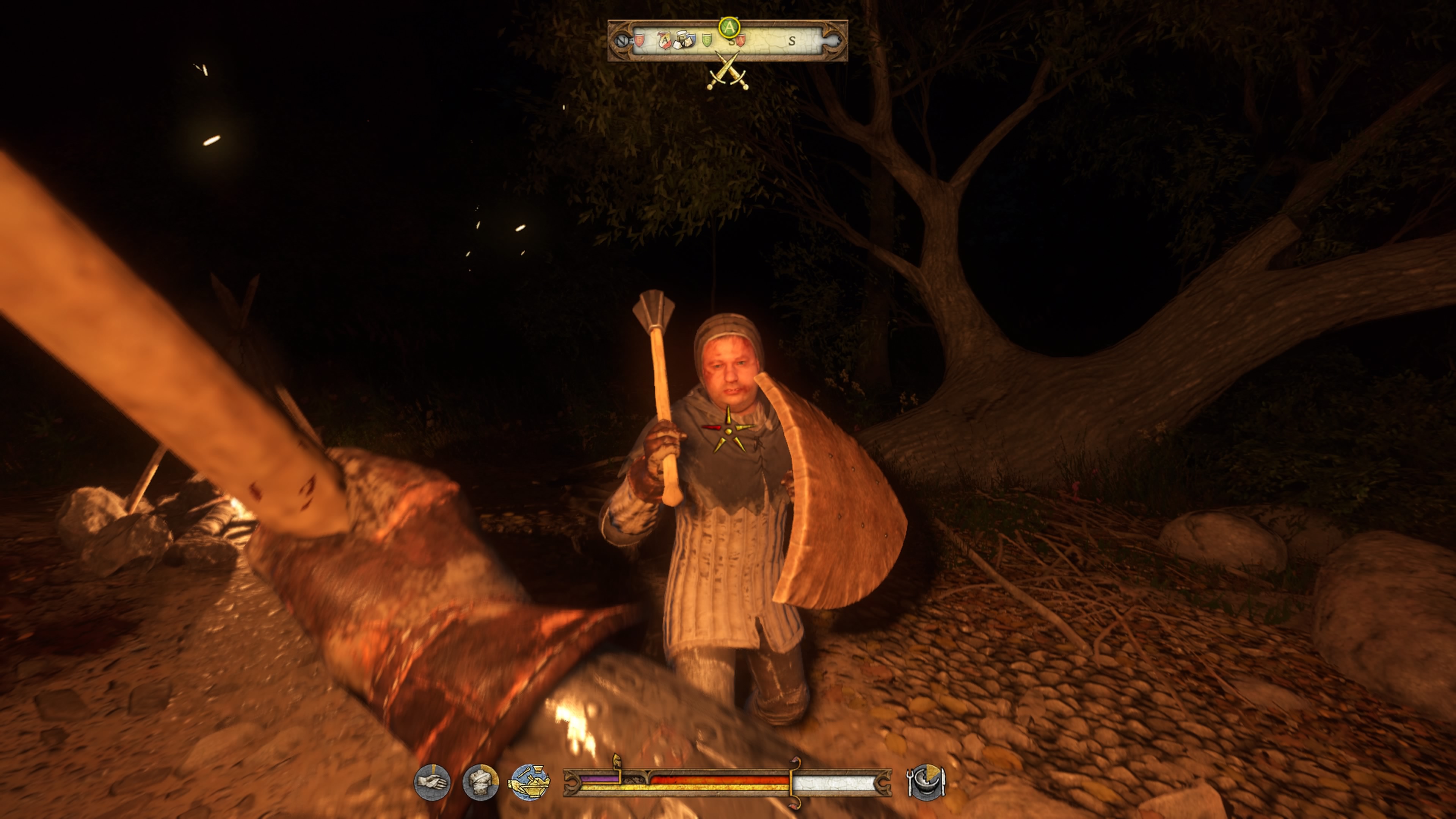
Task: Click the golden food bowl buff icon
Action: [x=529, y=782]
